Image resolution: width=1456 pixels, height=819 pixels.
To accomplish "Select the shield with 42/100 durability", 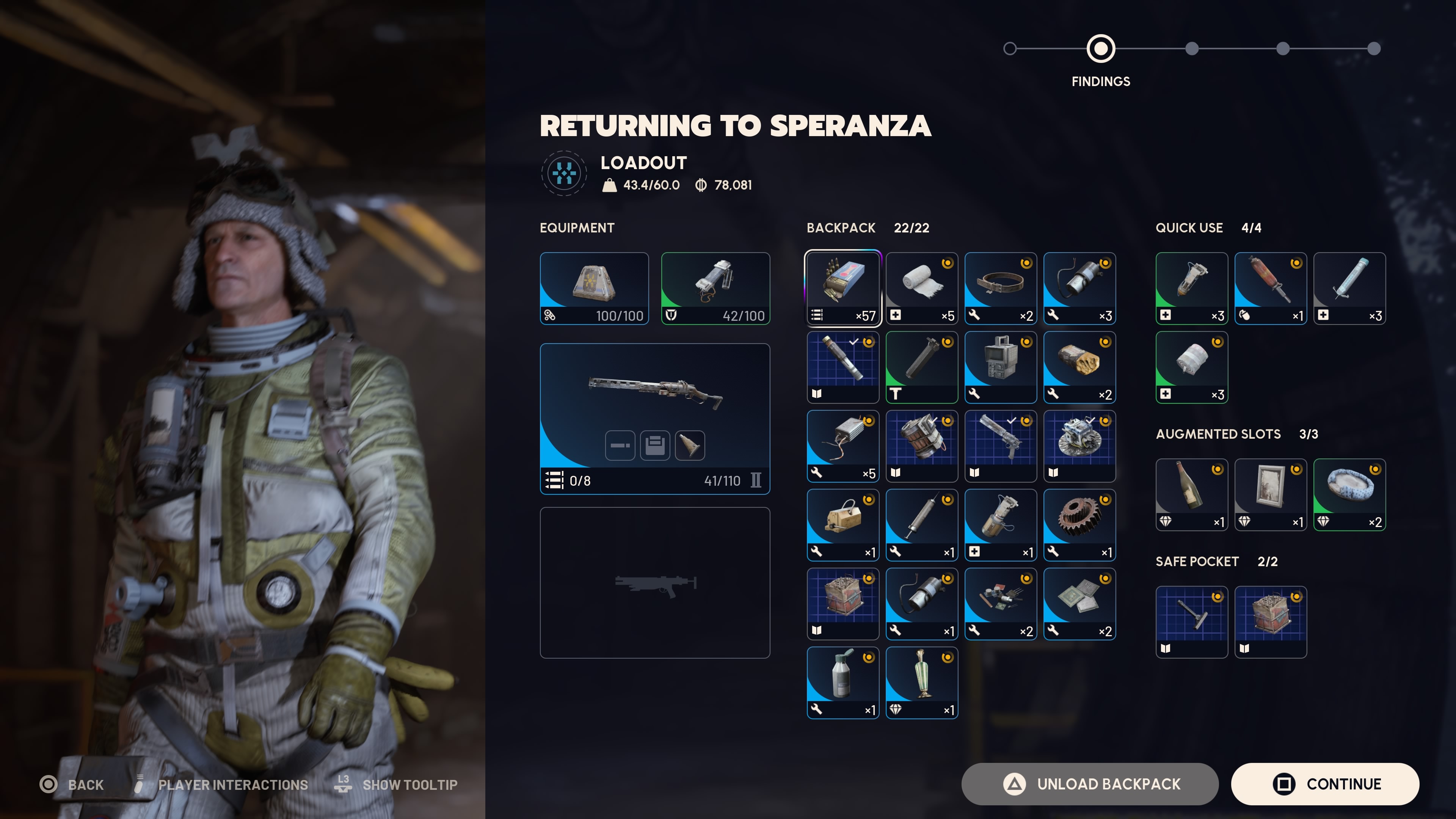I will click(715, 288).
